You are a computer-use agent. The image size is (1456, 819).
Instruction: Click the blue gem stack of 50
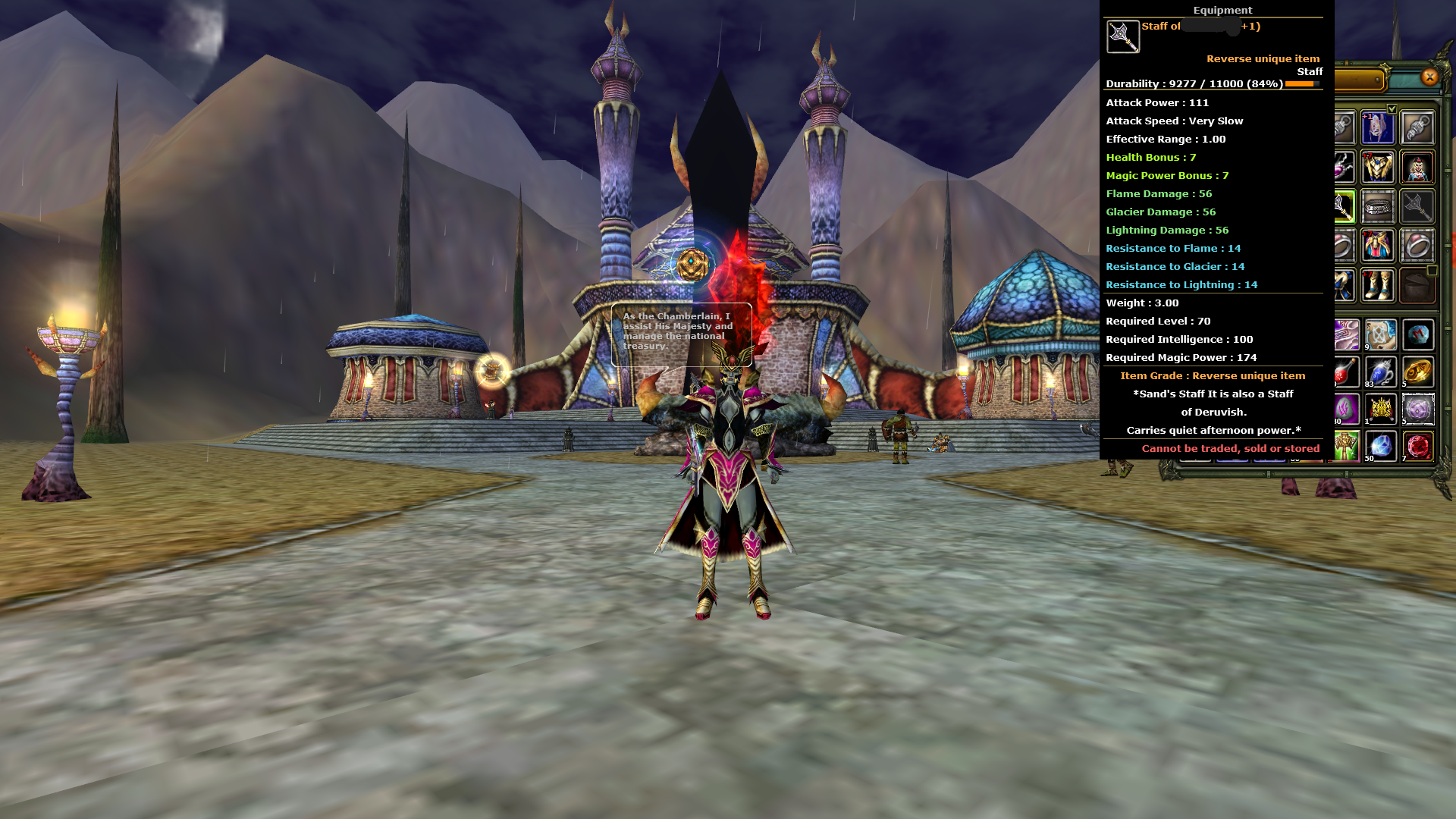click(1379, 446)
